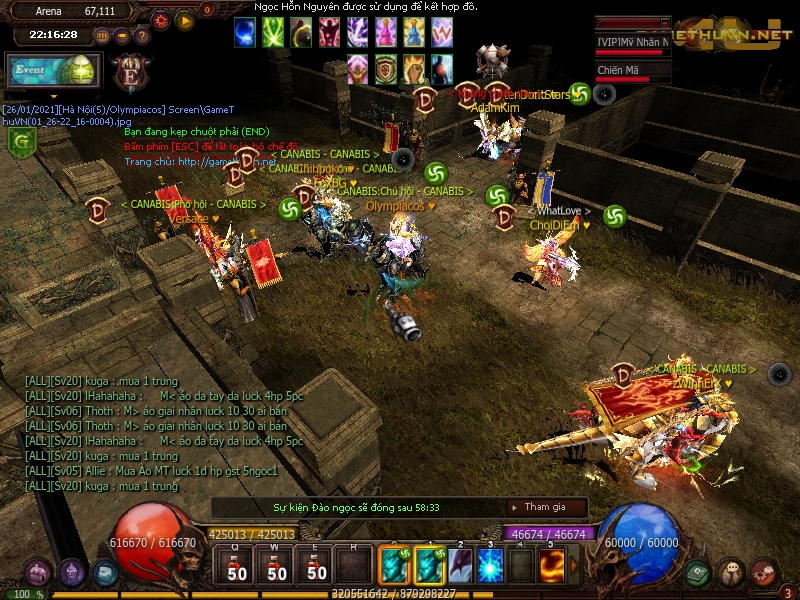Open the purple helmet character icon
800x600 pixels.
[x=72, y=573]
